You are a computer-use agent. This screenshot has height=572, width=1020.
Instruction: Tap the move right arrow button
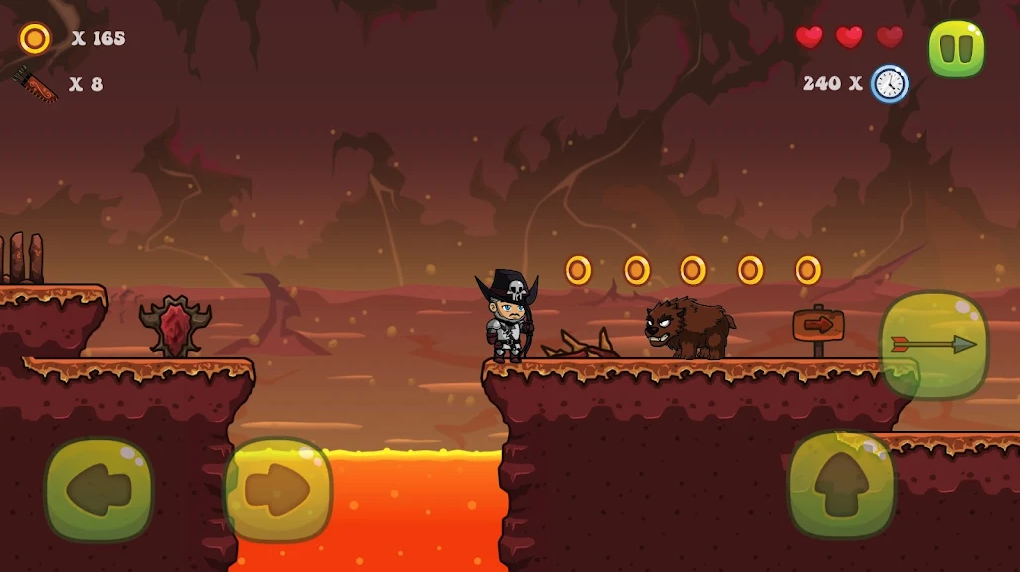point(277,490)
